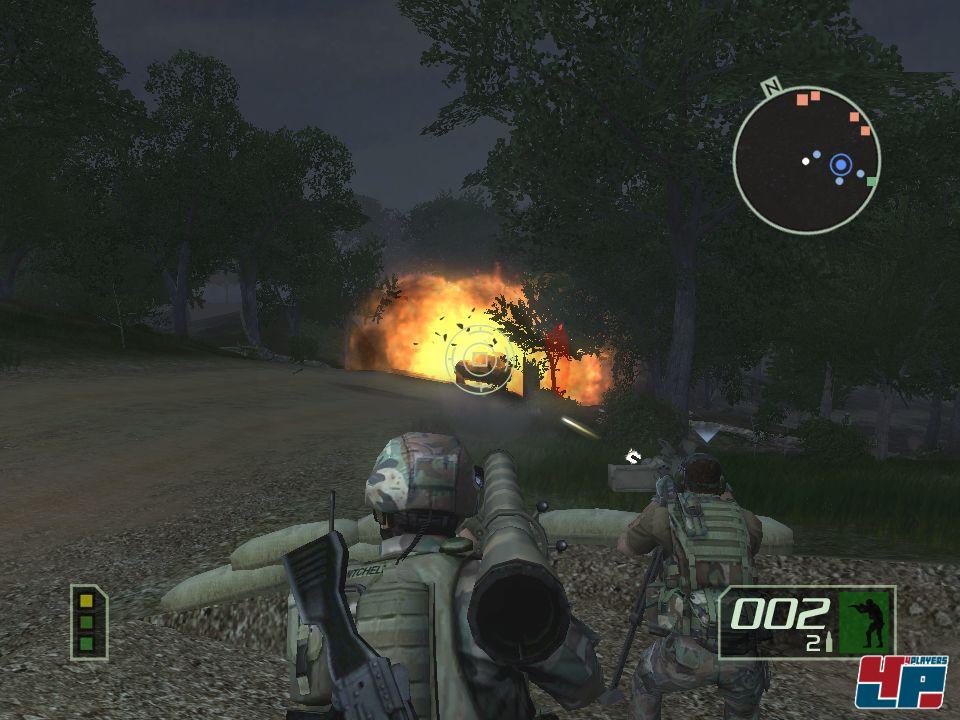Click the circular radar minimap
The width and height of the screenshot is (960, 720).
click(806, 160)
